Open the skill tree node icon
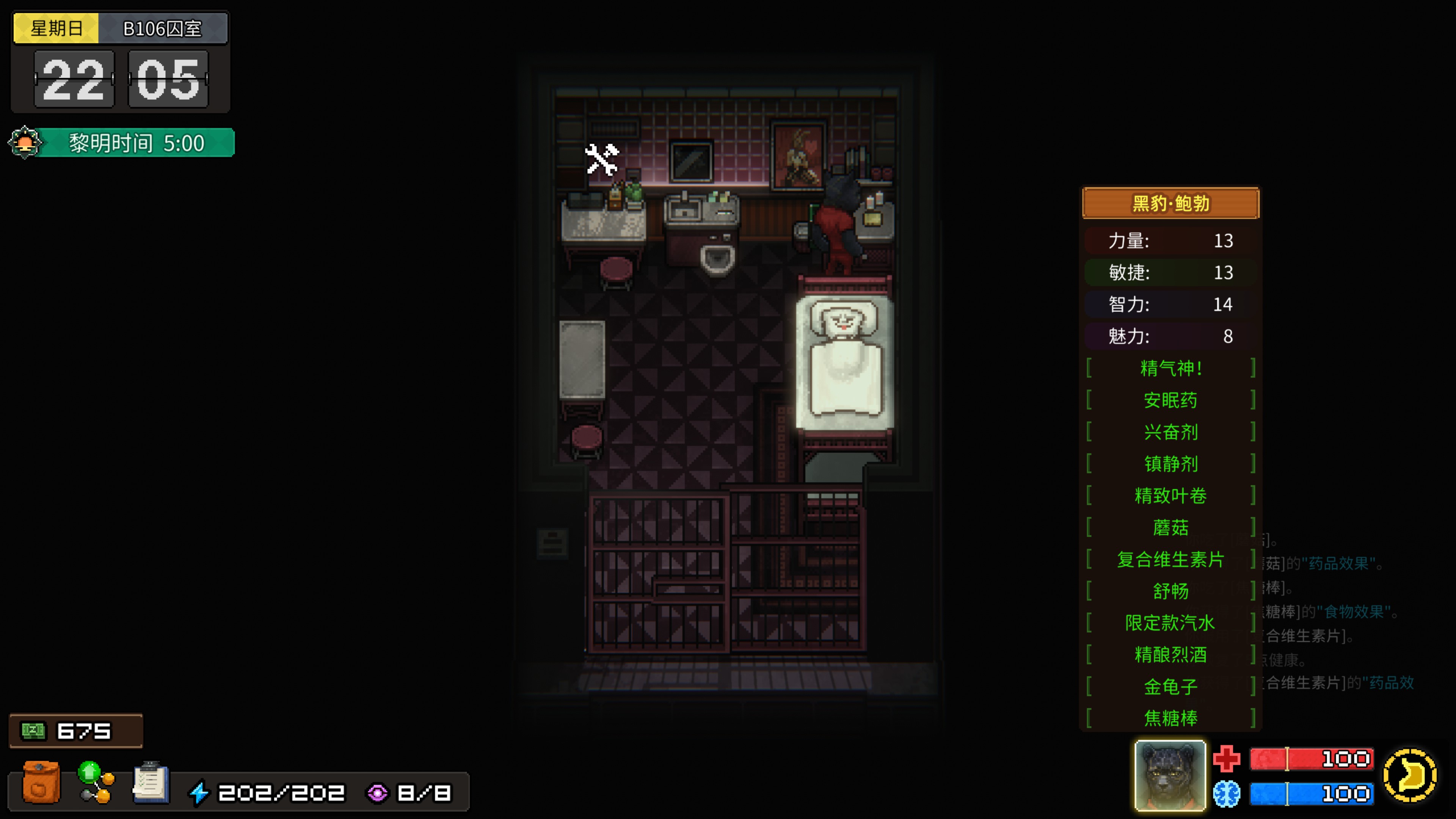Viewport: 1456px width, 819px height. click(96, 783)
